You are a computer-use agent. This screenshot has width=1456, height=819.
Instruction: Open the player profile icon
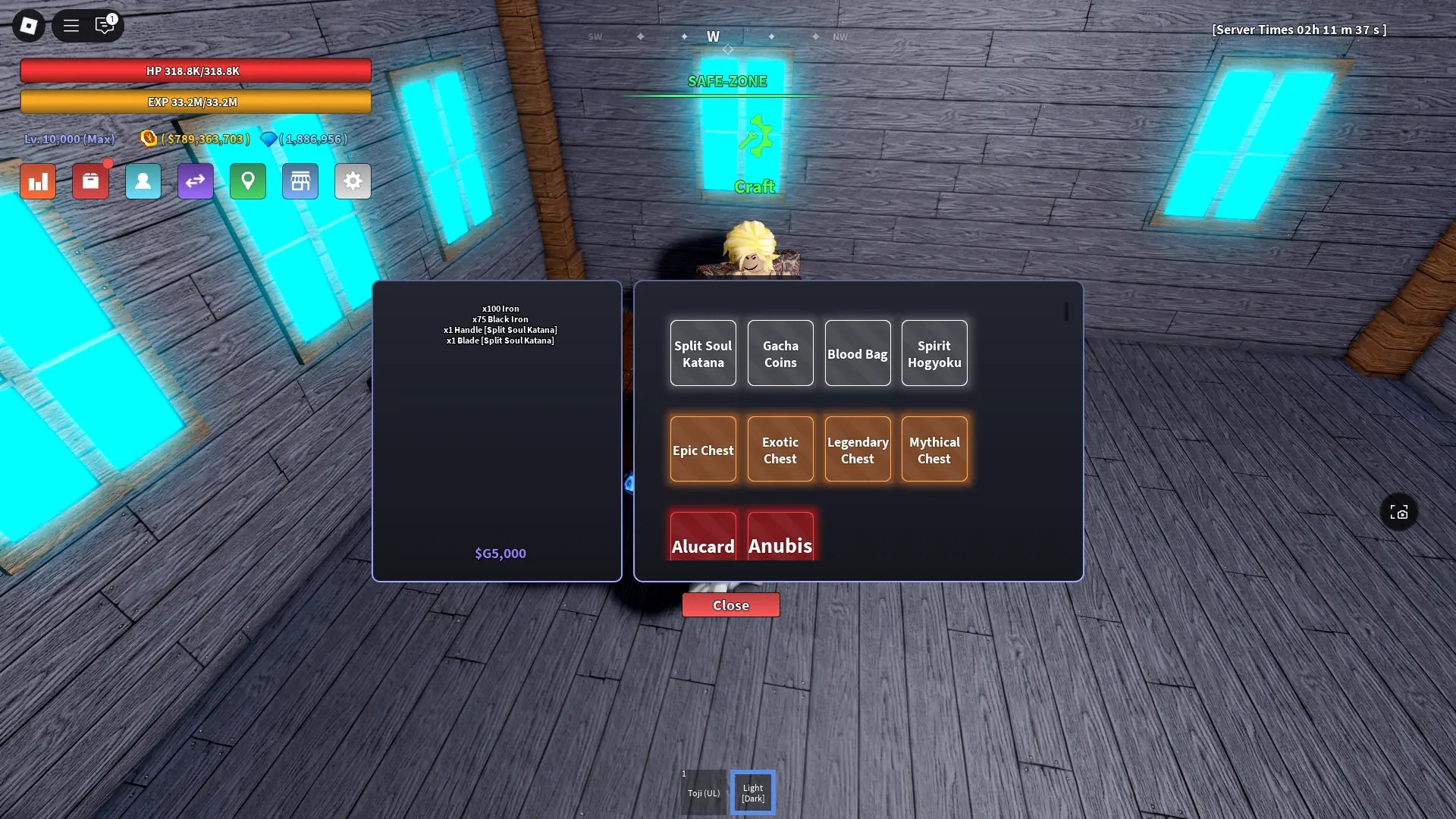pos(143,181)
